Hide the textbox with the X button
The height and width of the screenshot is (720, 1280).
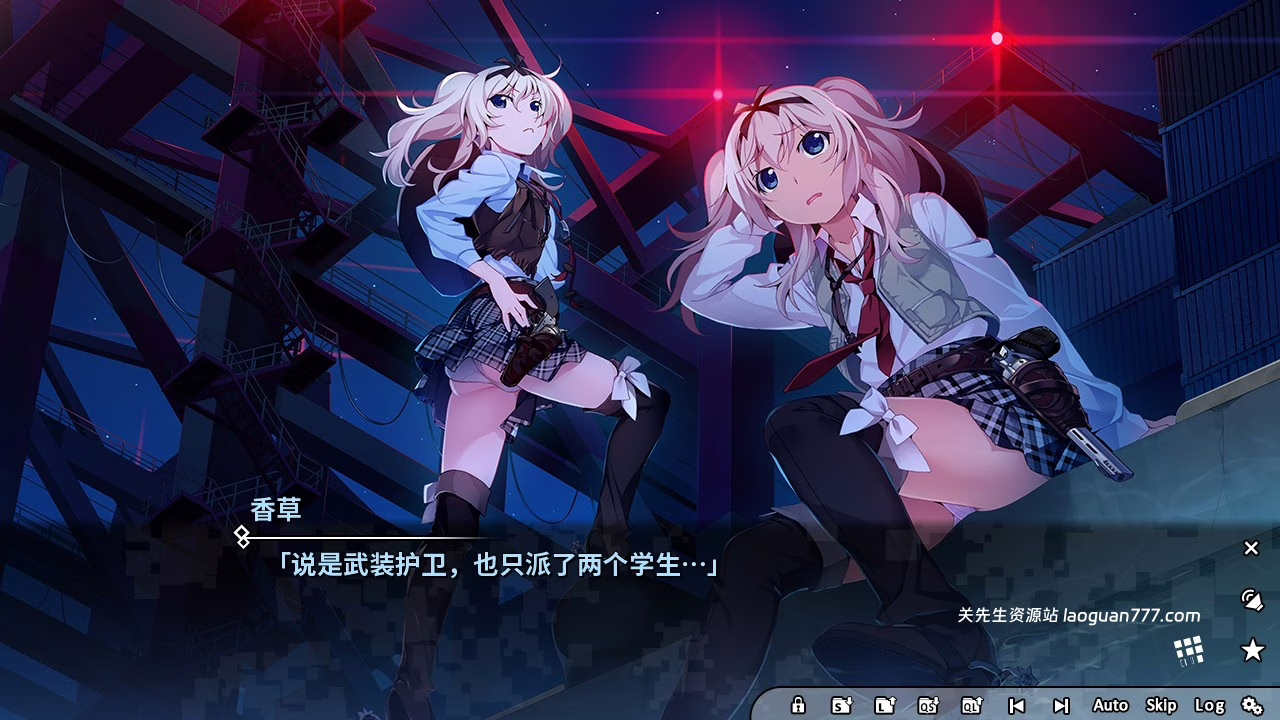click(x=1250, y=548)
